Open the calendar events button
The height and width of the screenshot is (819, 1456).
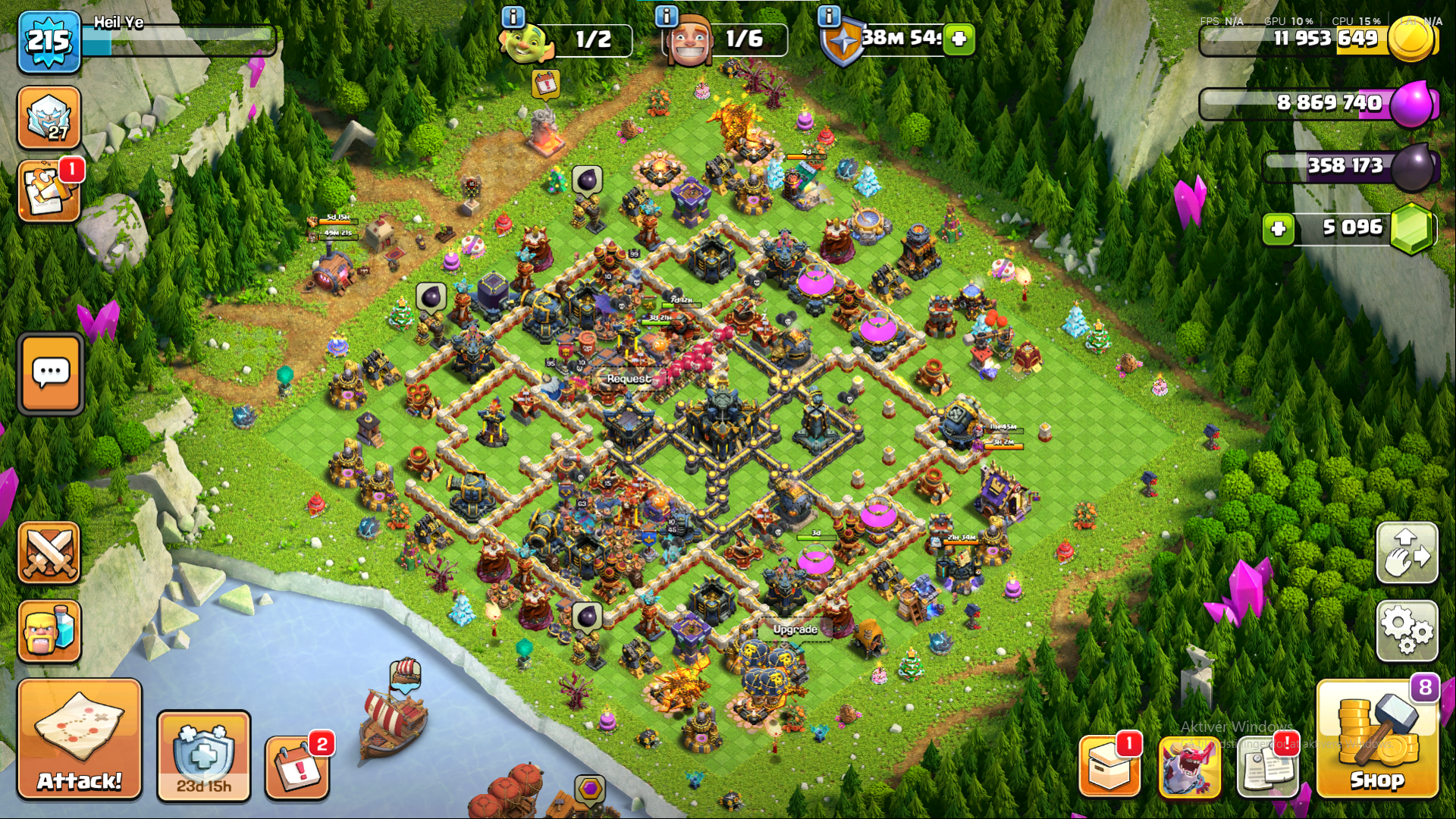coord(298,768)
